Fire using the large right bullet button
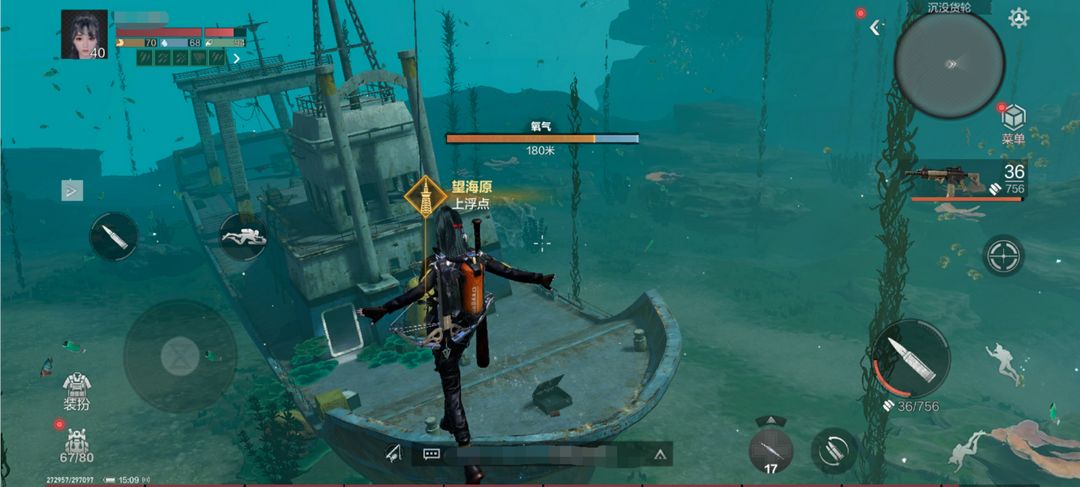This screenshot has width=1080, height=487. point(910,358)
